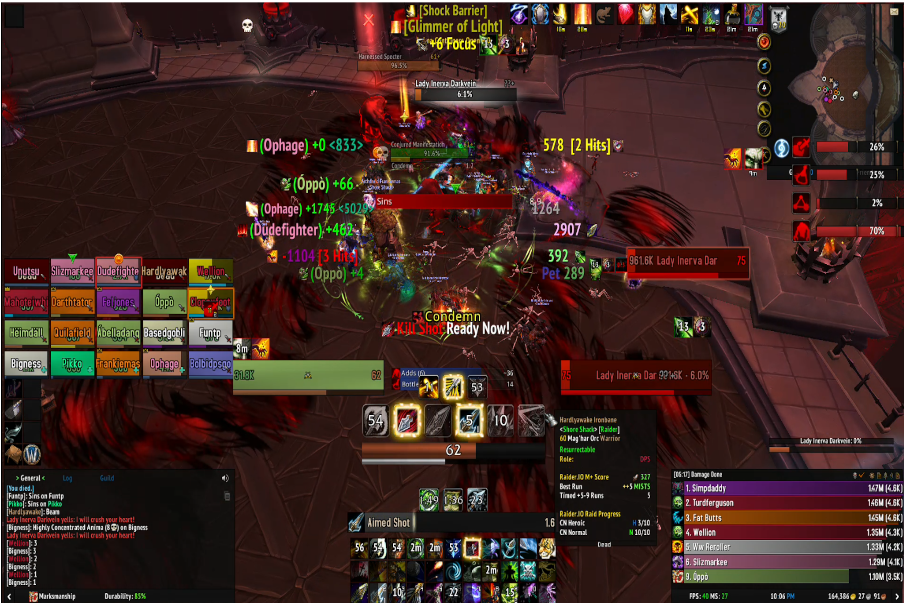
Task: Choose the Bigness raid frame
Action: [25, 363]
